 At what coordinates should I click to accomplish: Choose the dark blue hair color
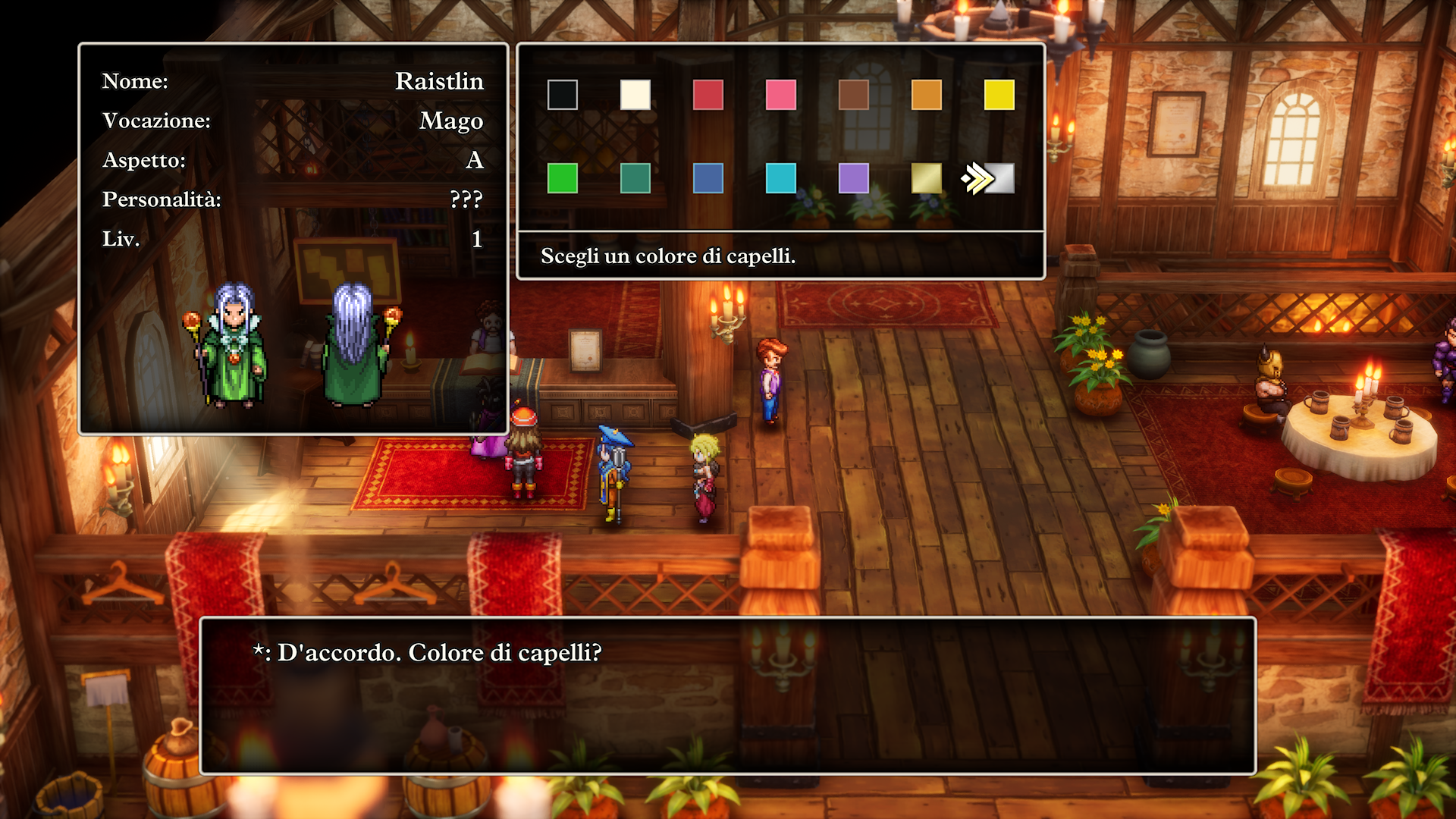pos(708,180)
